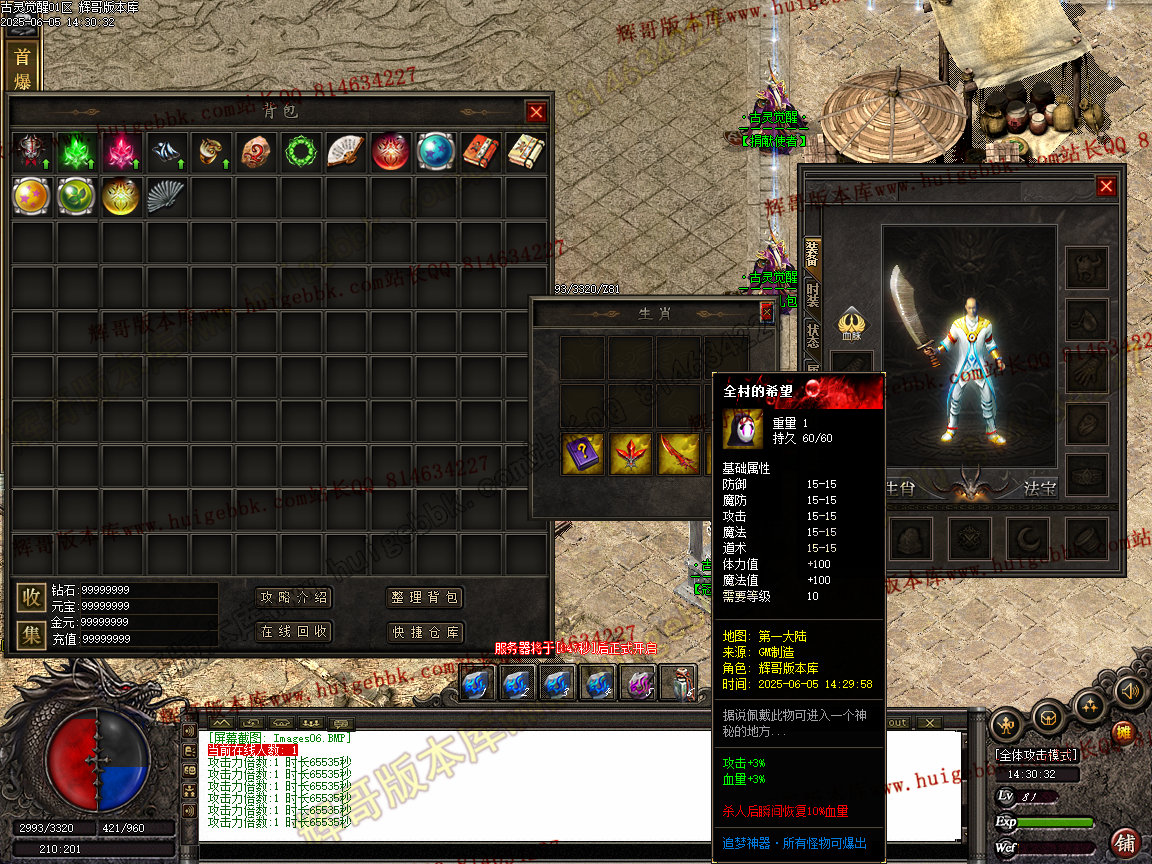
Task: Open the 快捷仓库 quick warehouse
Action: 425,632
